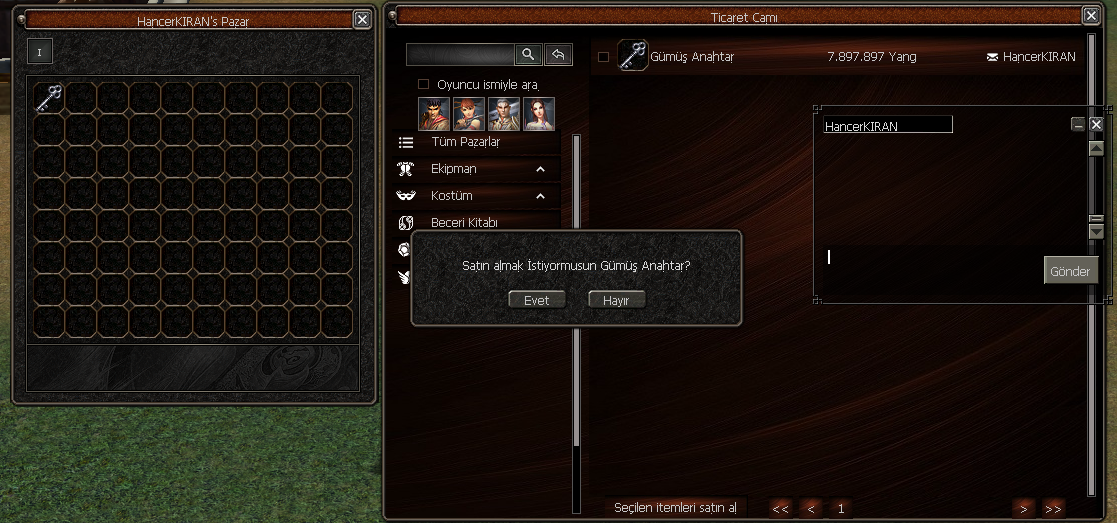This screenshot has width=1117, height=523.
Task: Open Beceri Kitabı category
Action: point(464,222)
